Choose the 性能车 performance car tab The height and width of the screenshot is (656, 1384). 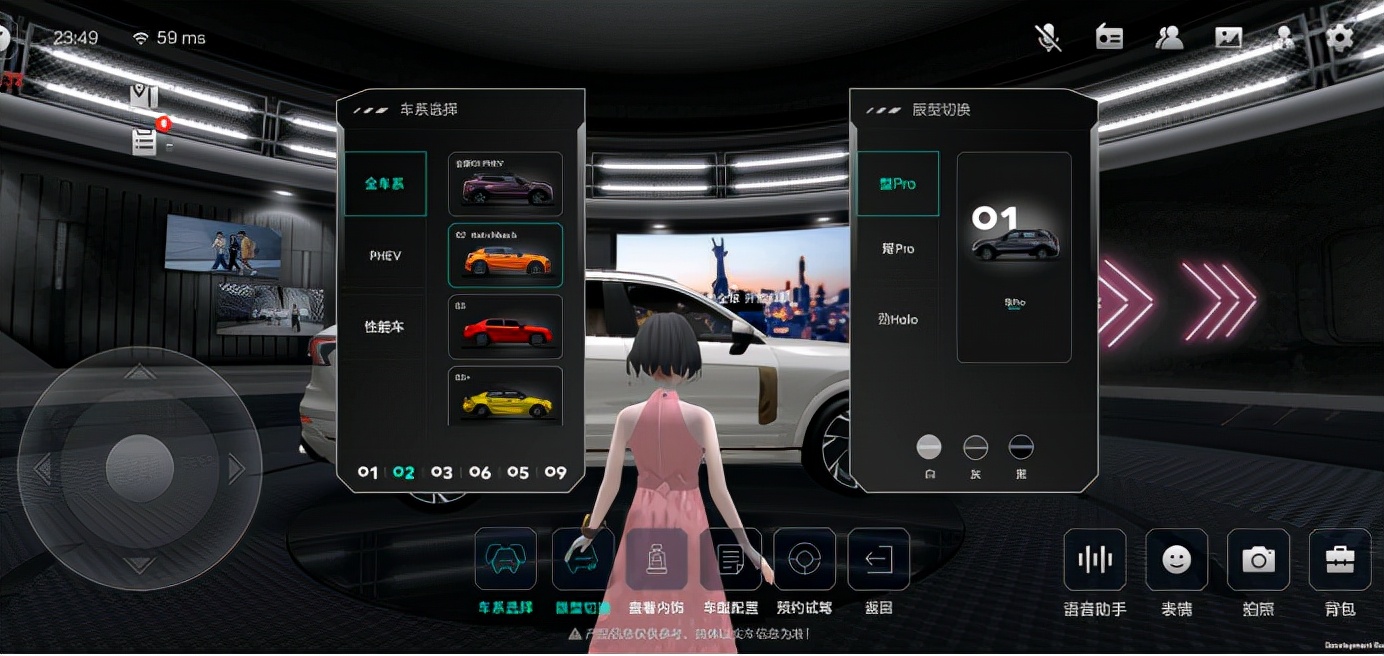coord(385,327)
